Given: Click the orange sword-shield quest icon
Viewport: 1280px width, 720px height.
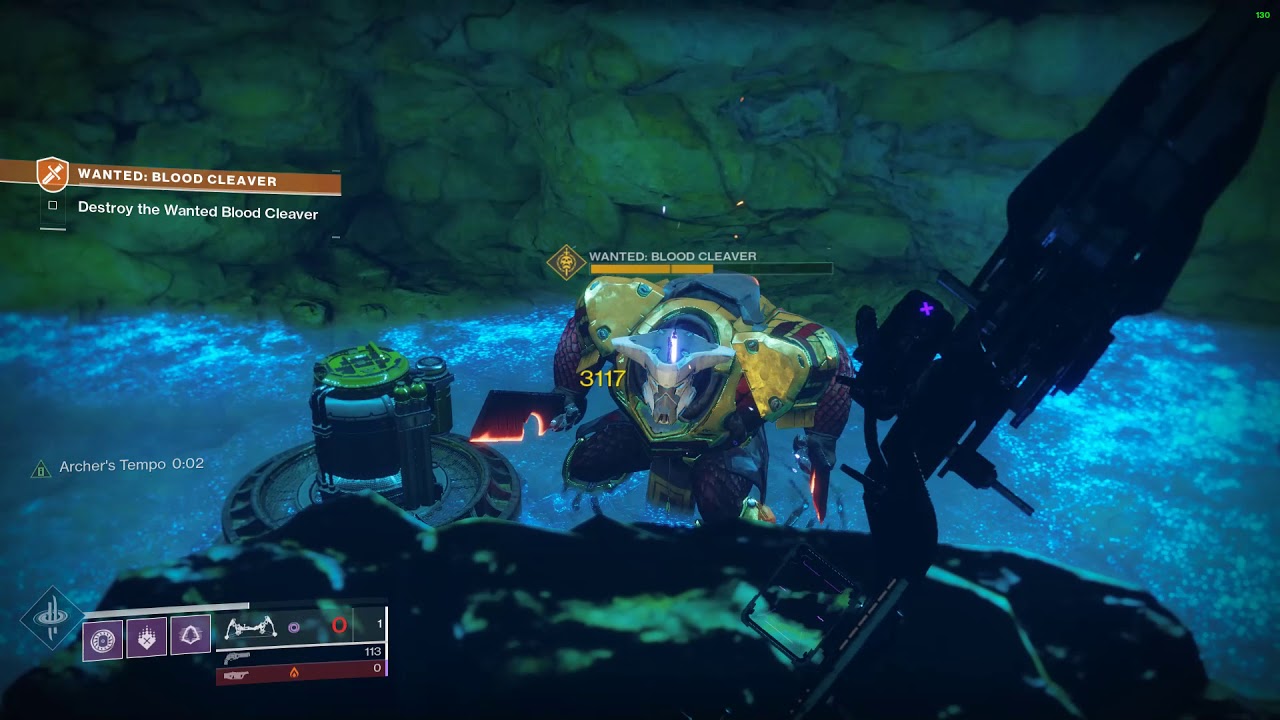Looking at the screenshot, I should pyautogui.click(x=52, y=174).
